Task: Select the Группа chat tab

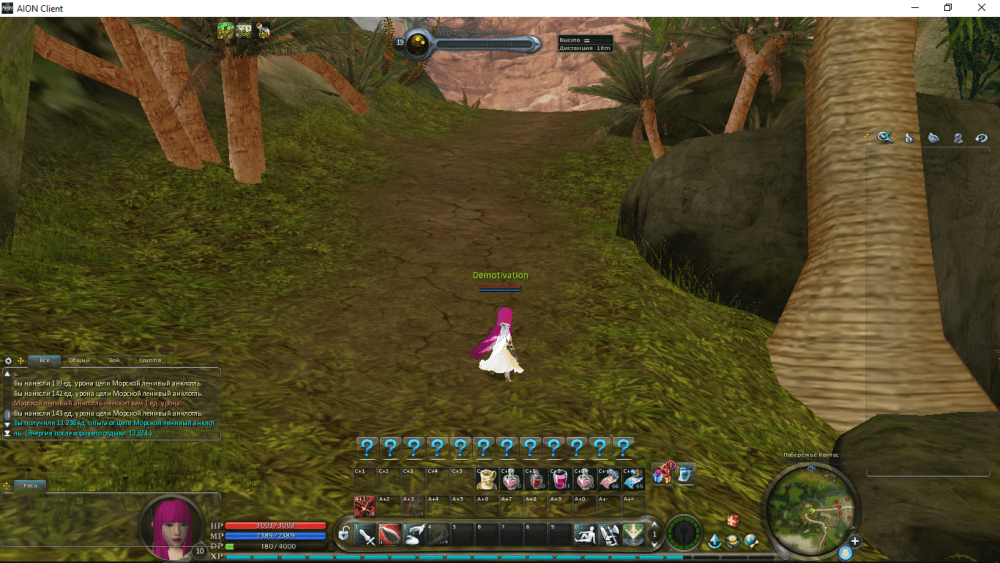Action: point(151,360)
